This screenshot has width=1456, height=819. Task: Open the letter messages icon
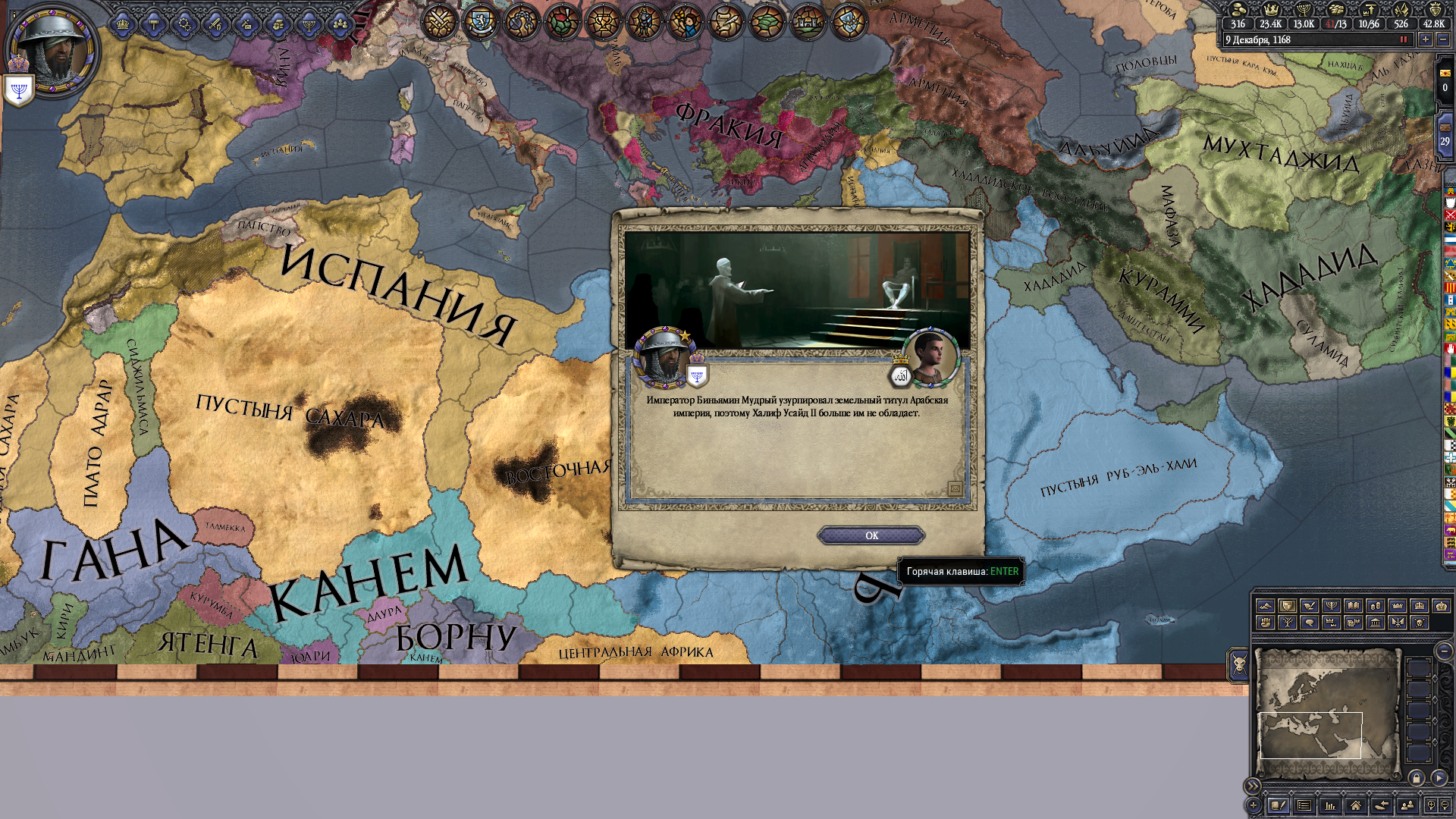click(x=955, y=489)
